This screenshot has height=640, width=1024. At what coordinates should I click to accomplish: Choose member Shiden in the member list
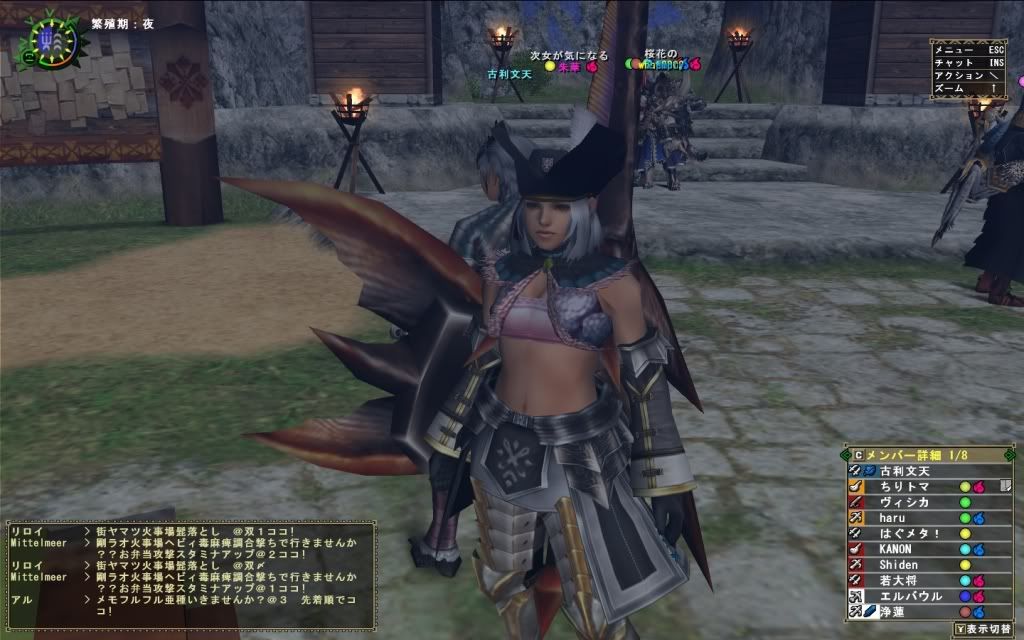(x=898, y=565)
